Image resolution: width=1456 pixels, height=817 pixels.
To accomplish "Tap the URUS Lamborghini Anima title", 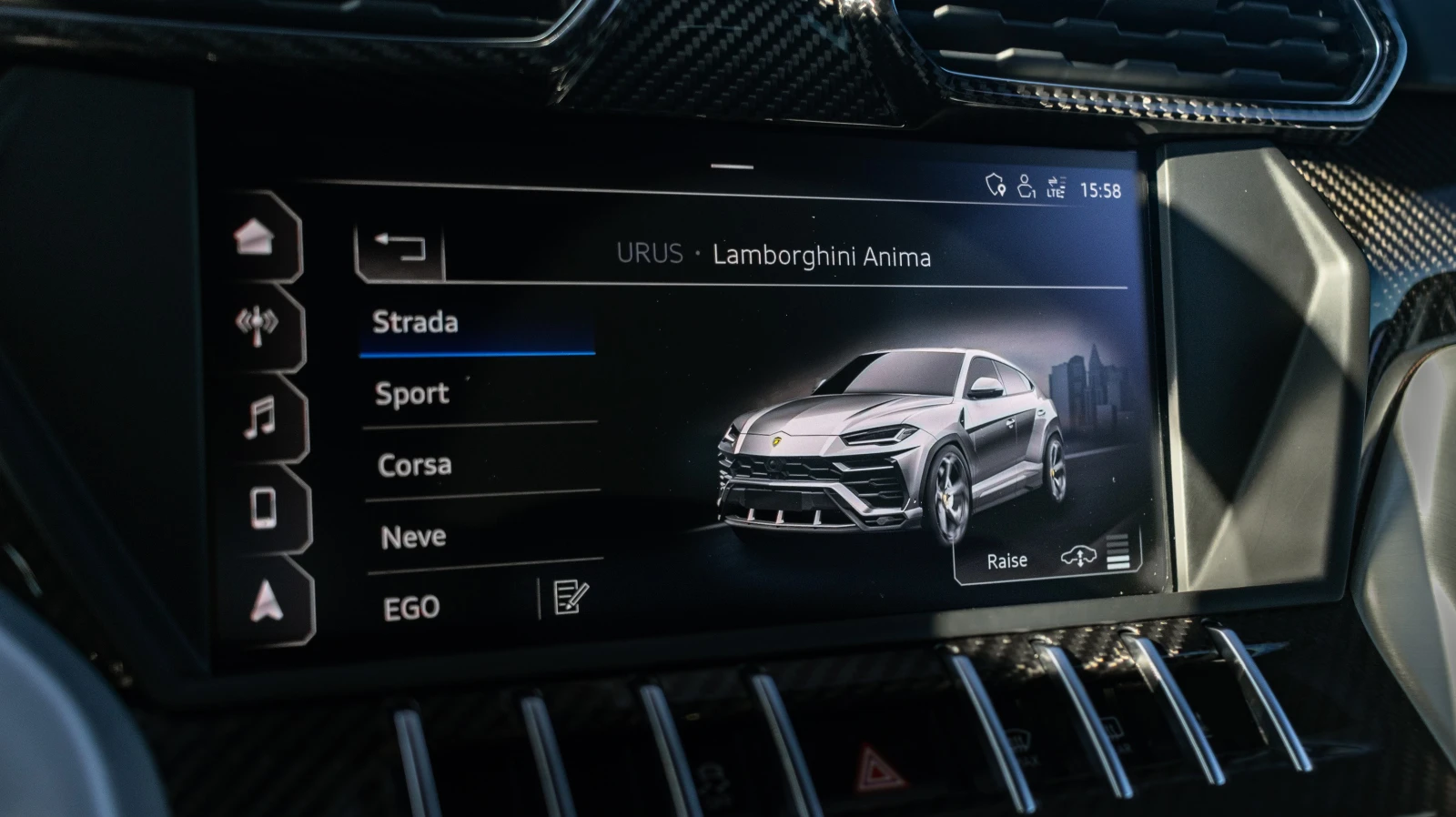I will (x=775, y=255).
